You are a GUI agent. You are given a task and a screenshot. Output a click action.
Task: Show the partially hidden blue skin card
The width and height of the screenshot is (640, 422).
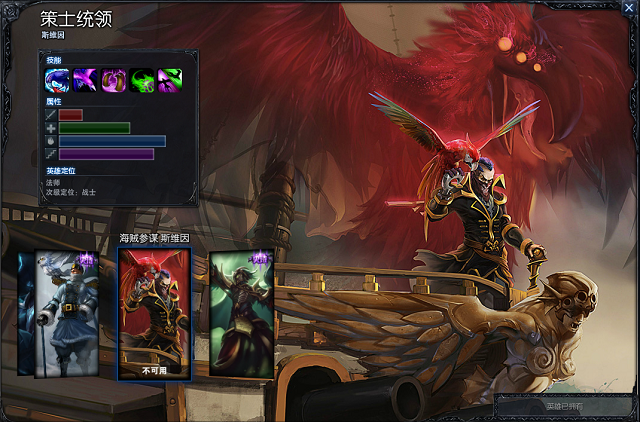point(25,313)
